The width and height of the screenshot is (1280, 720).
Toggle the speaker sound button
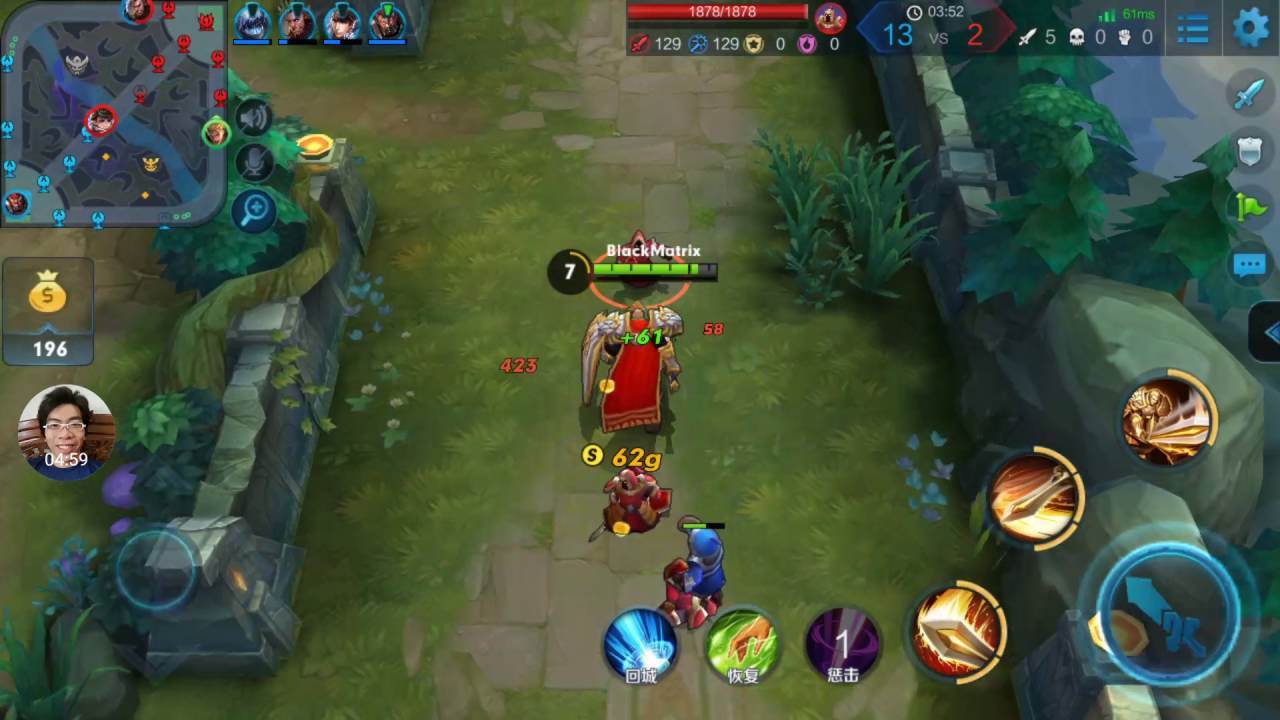click(254, 120)
